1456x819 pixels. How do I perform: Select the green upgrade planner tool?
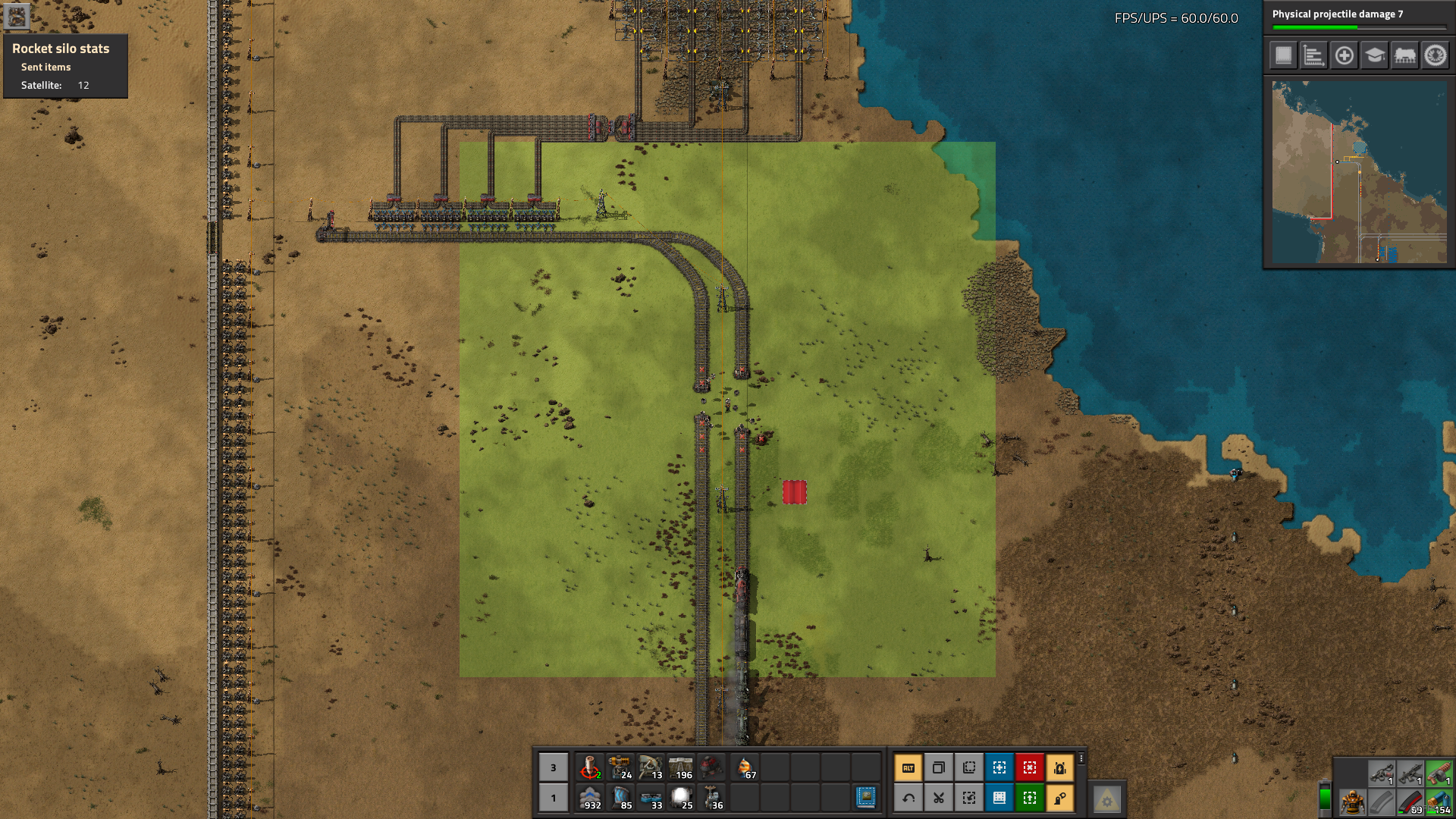(x=1029, y=798)
